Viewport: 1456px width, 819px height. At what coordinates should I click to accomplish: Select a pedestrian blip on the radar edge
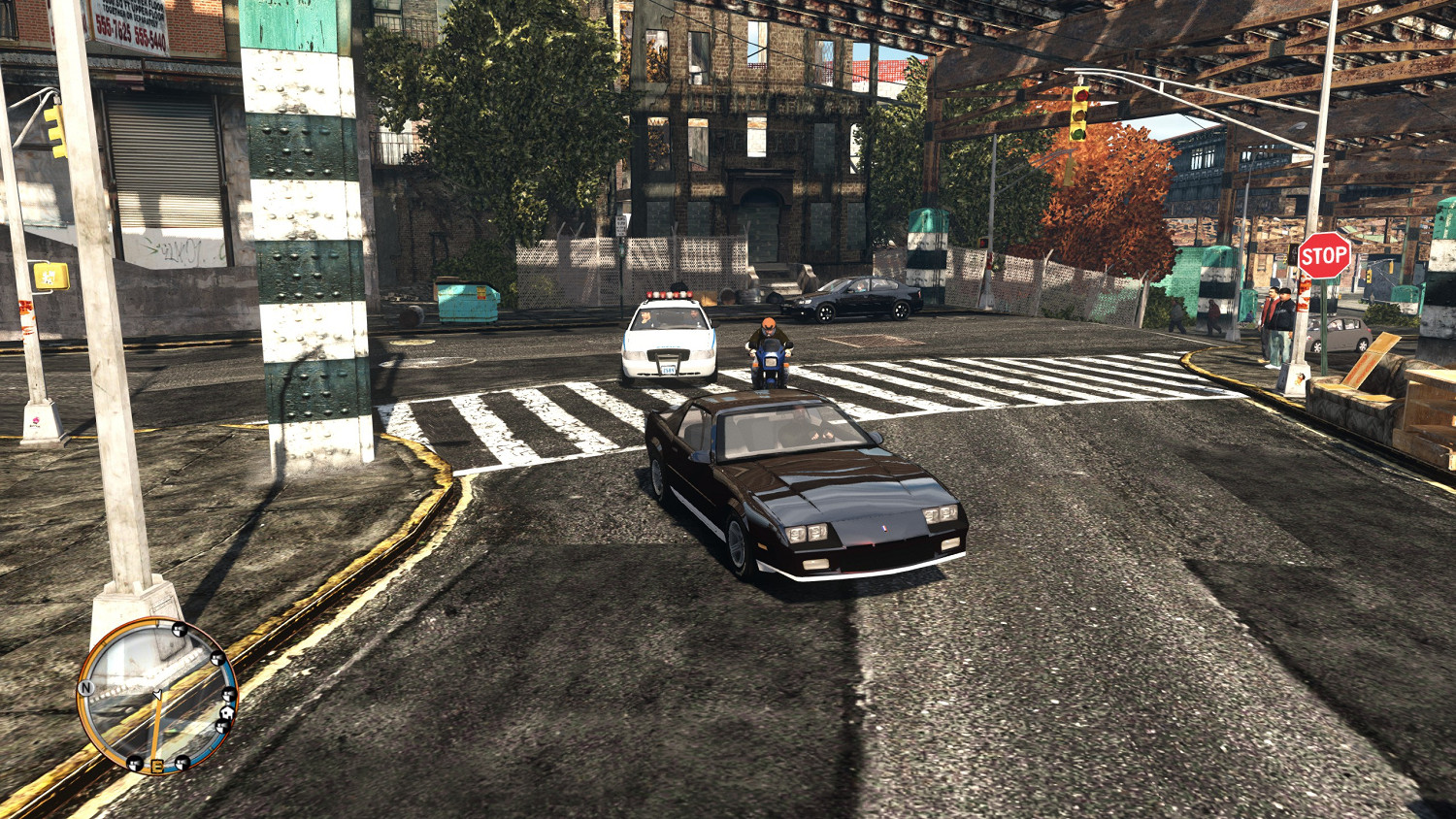(217, 659)
